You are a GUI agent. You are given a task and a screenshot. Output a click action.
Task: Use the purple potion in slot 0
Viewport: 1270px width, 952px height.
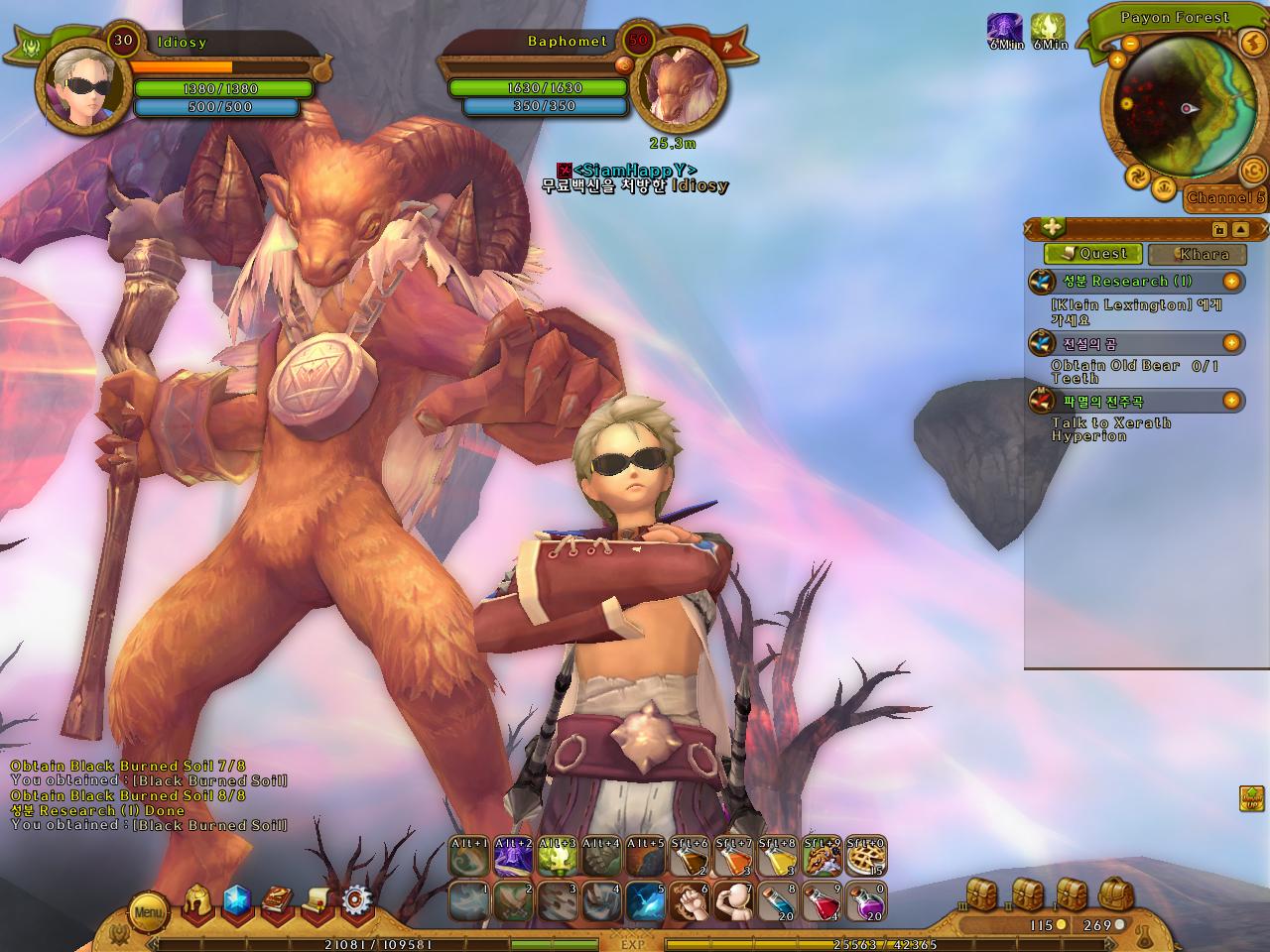[x=865, y=901]
